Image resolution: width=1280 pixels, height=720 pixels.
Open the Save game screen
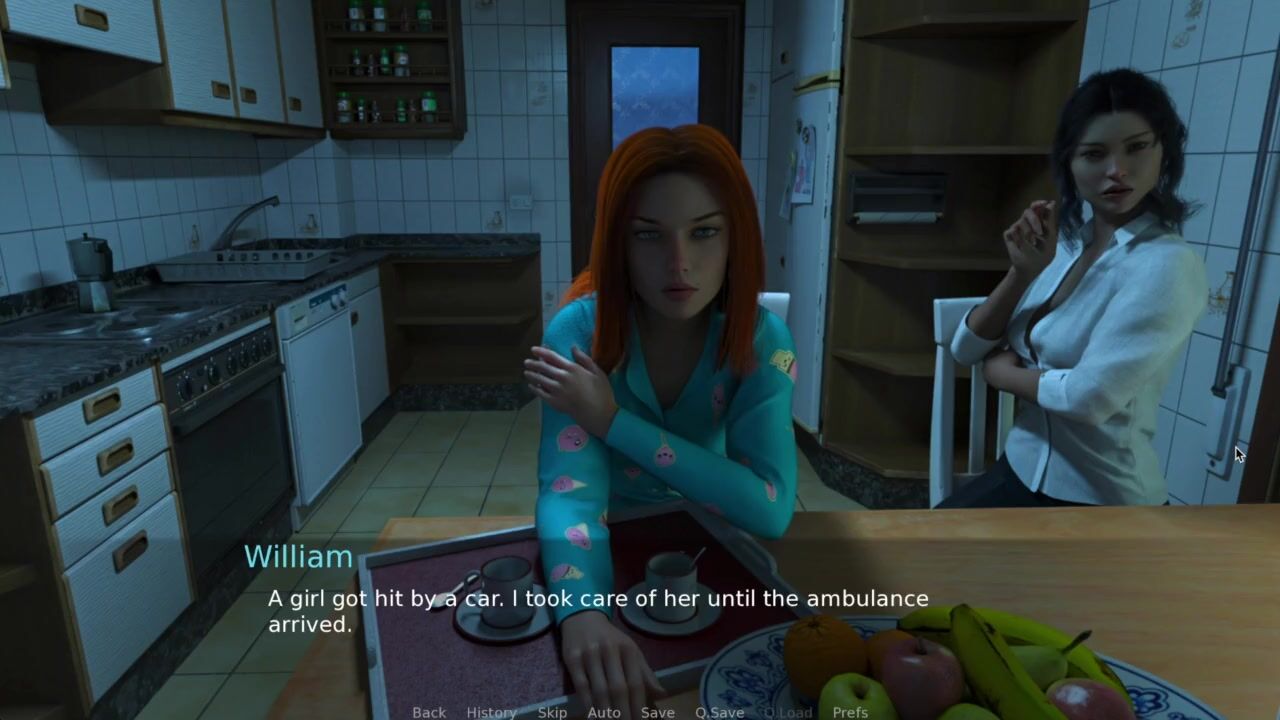[x=658, y=712]
